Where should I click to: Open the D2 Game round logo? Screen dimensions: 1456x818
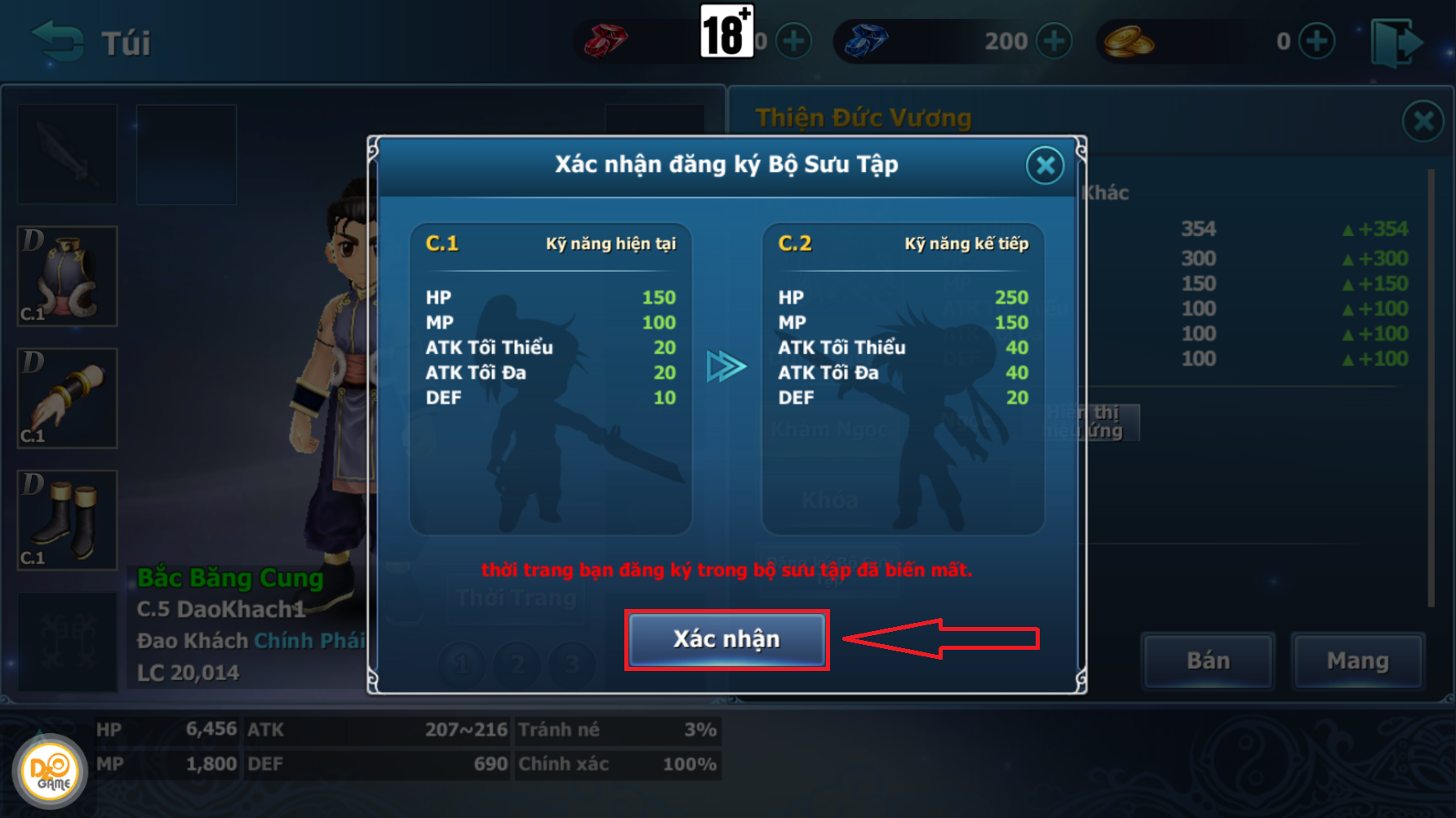[50, 771]
